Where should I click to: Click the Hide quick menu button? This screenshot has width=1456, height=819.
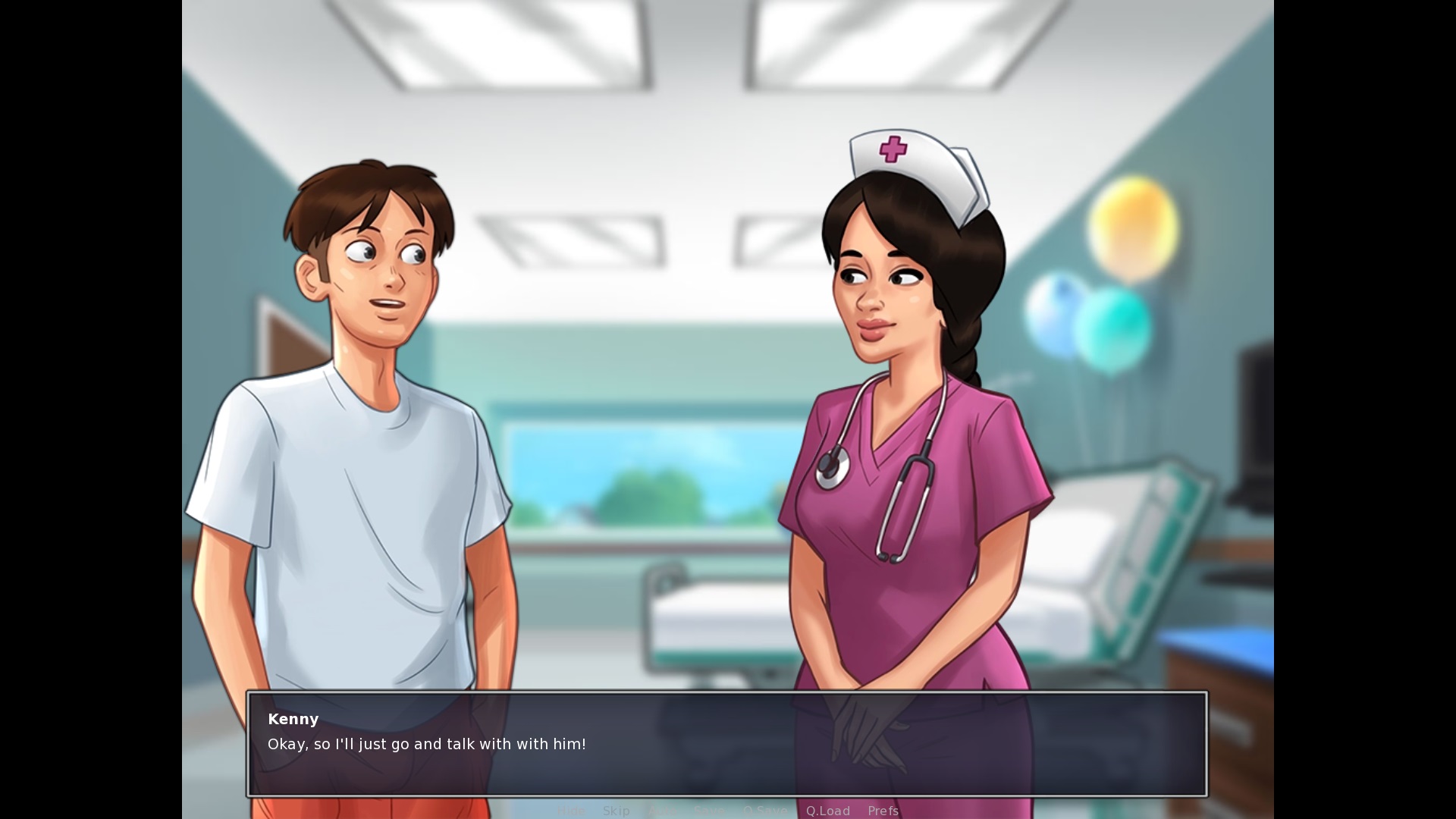coord(571,811)
